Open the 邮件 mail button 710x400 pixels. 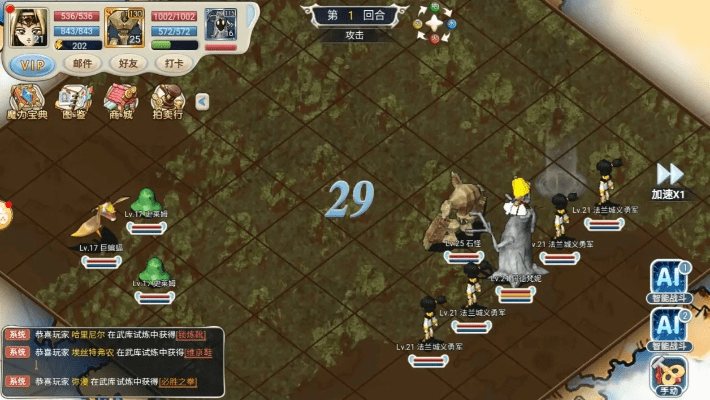(x=84, y=64)
